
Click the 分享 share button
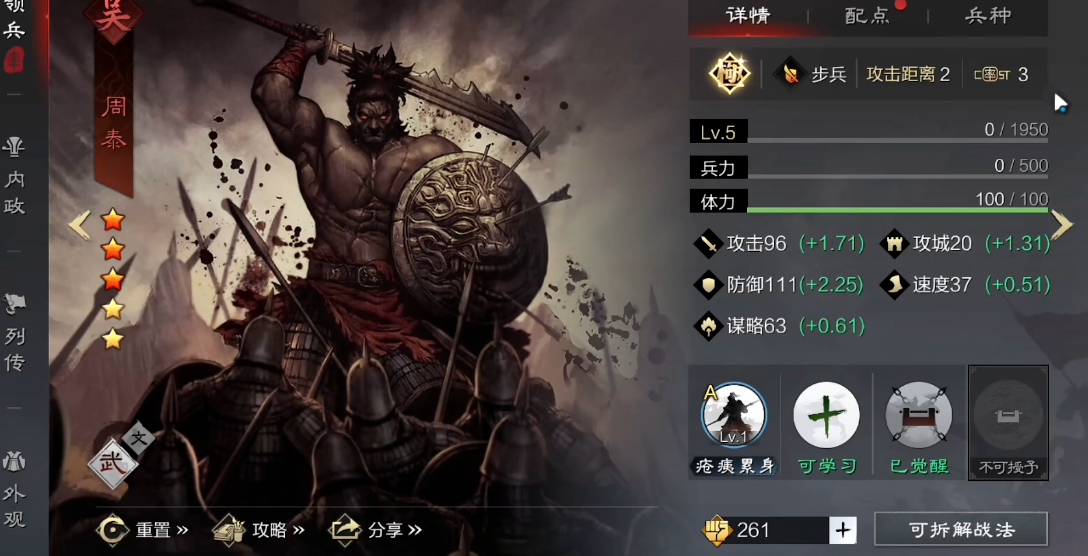tap(377, 530)
